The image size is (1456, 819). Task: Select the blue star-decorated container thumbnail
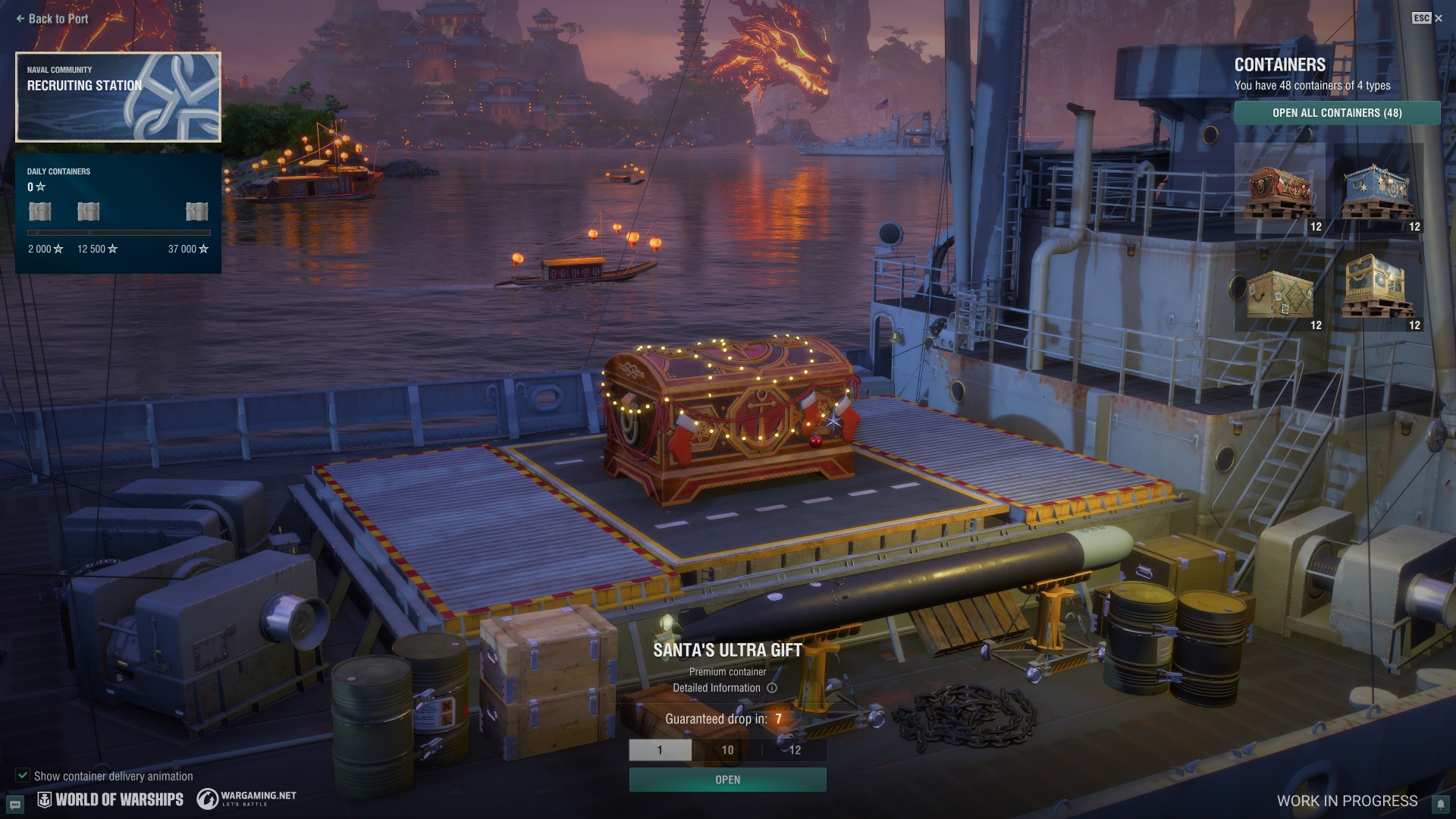(x=1378, y=188)
